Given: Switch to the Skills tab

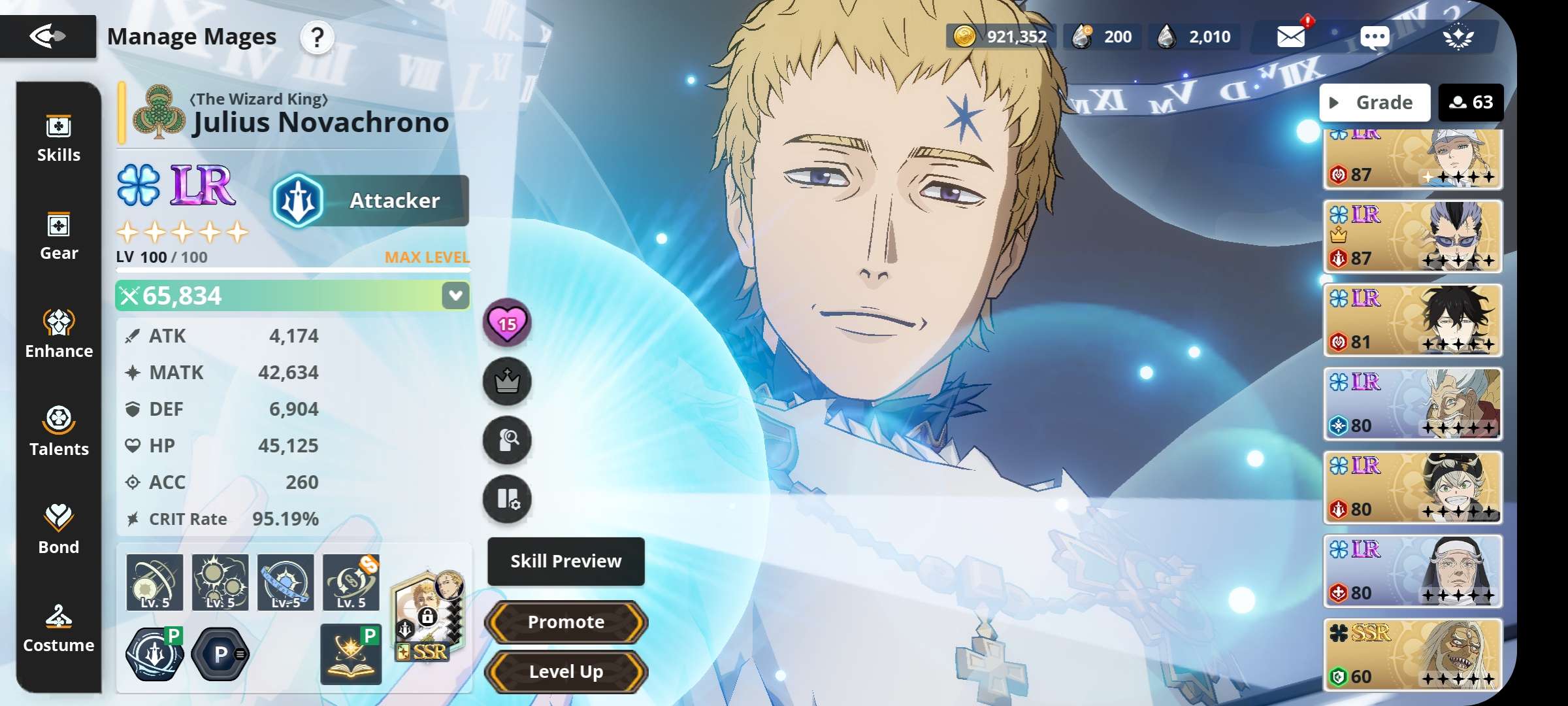Looking at the screenshot, I should [x=59, y=139].
